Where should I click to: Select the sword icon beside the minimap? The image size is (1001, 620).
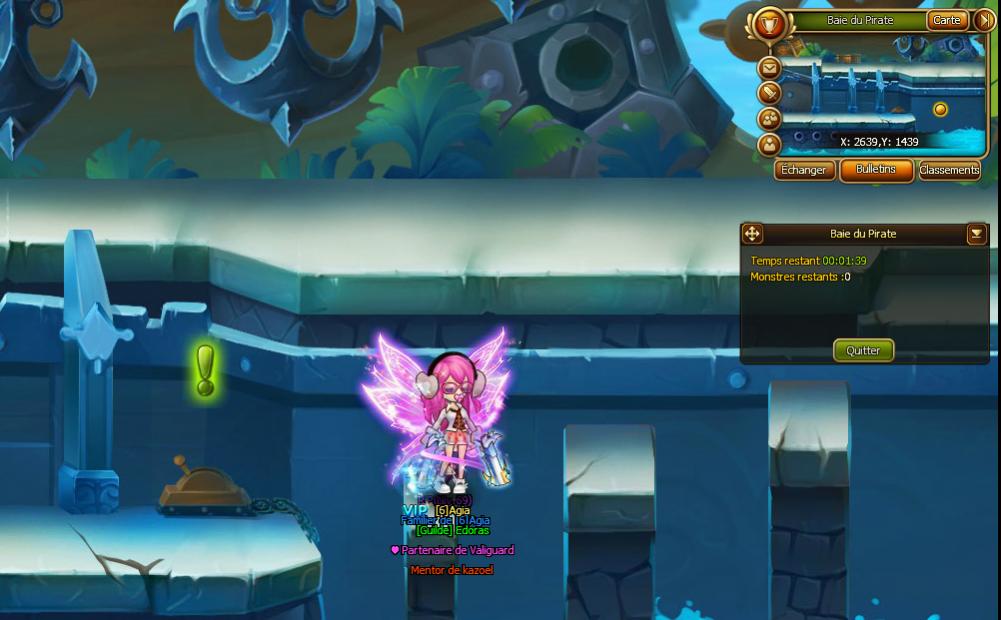click(769, 93)
